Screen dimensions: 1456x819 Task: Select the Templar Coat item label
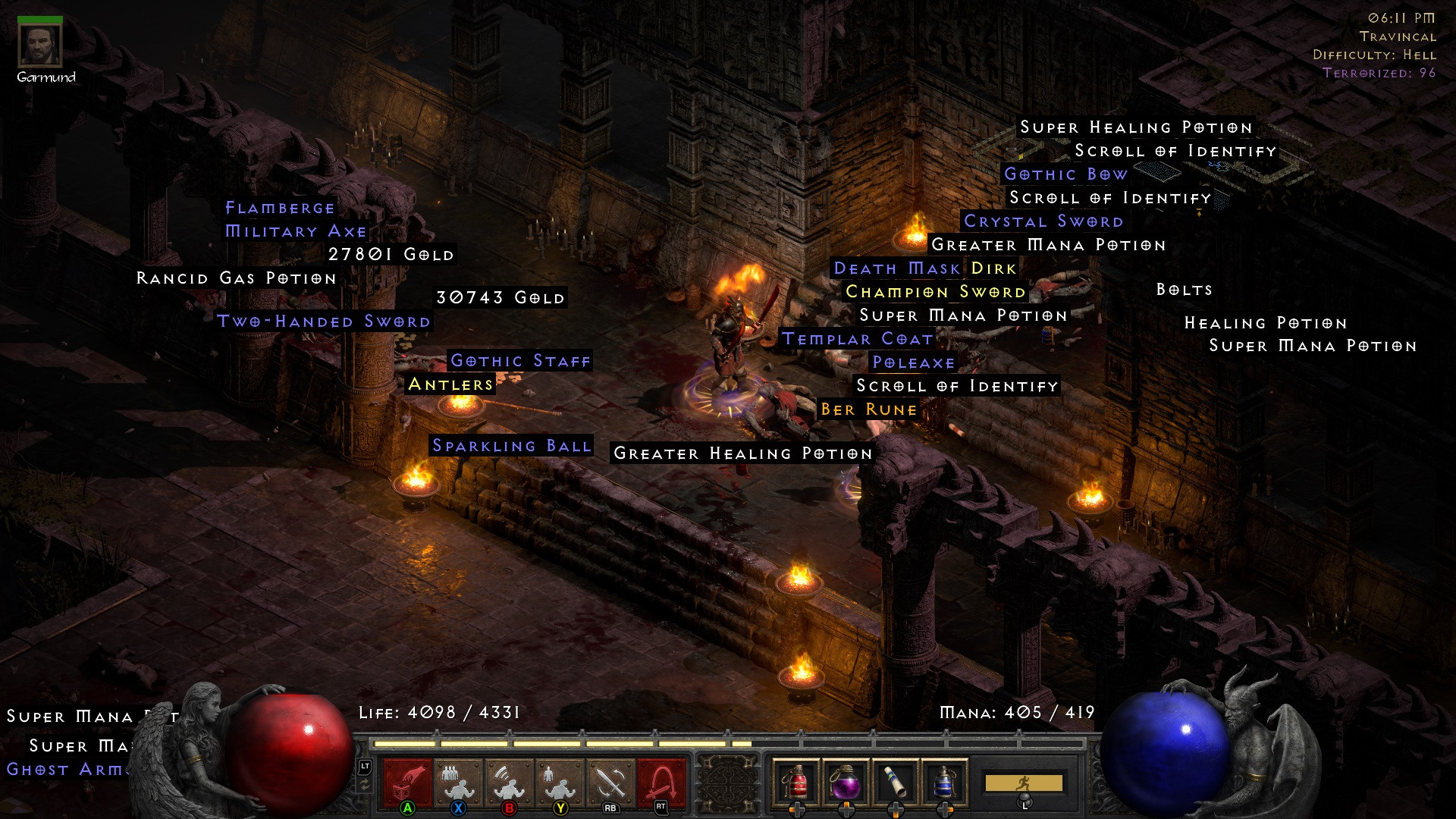[x=857, y=339]
